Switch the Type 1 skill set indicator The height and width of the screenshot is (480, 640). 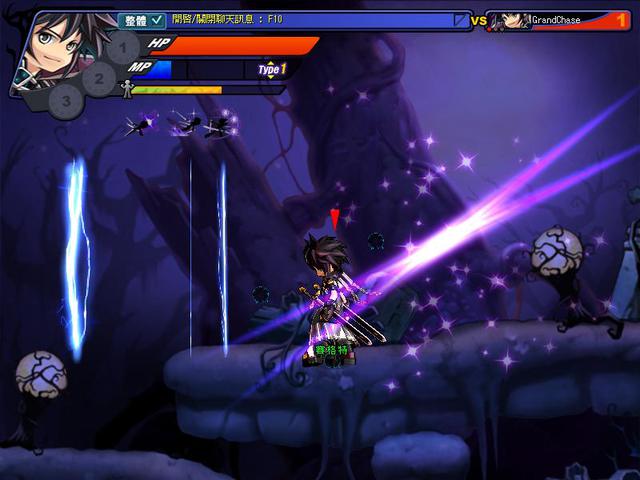point(271,69)
